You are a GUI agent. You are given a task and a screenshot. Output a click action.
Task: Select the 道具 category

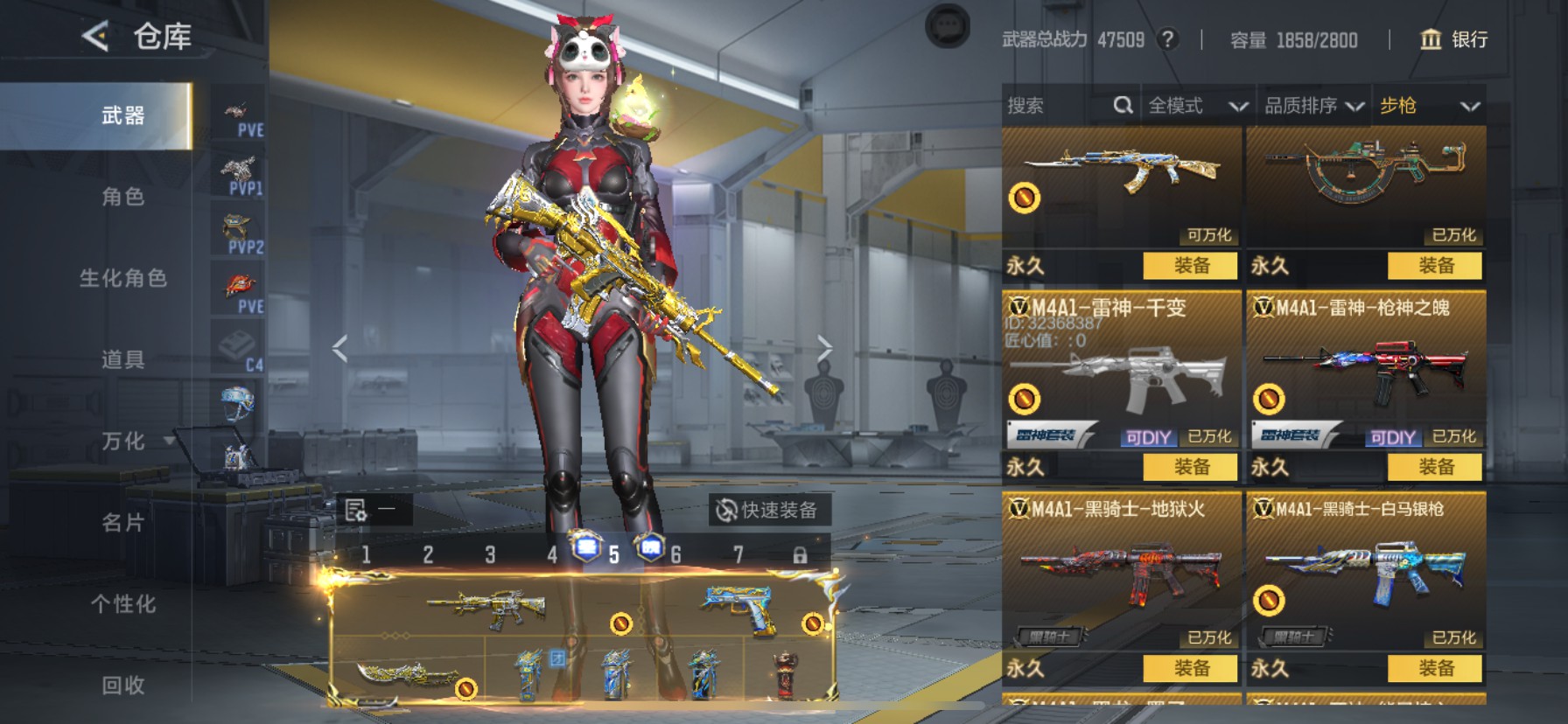tap(122, 359)
